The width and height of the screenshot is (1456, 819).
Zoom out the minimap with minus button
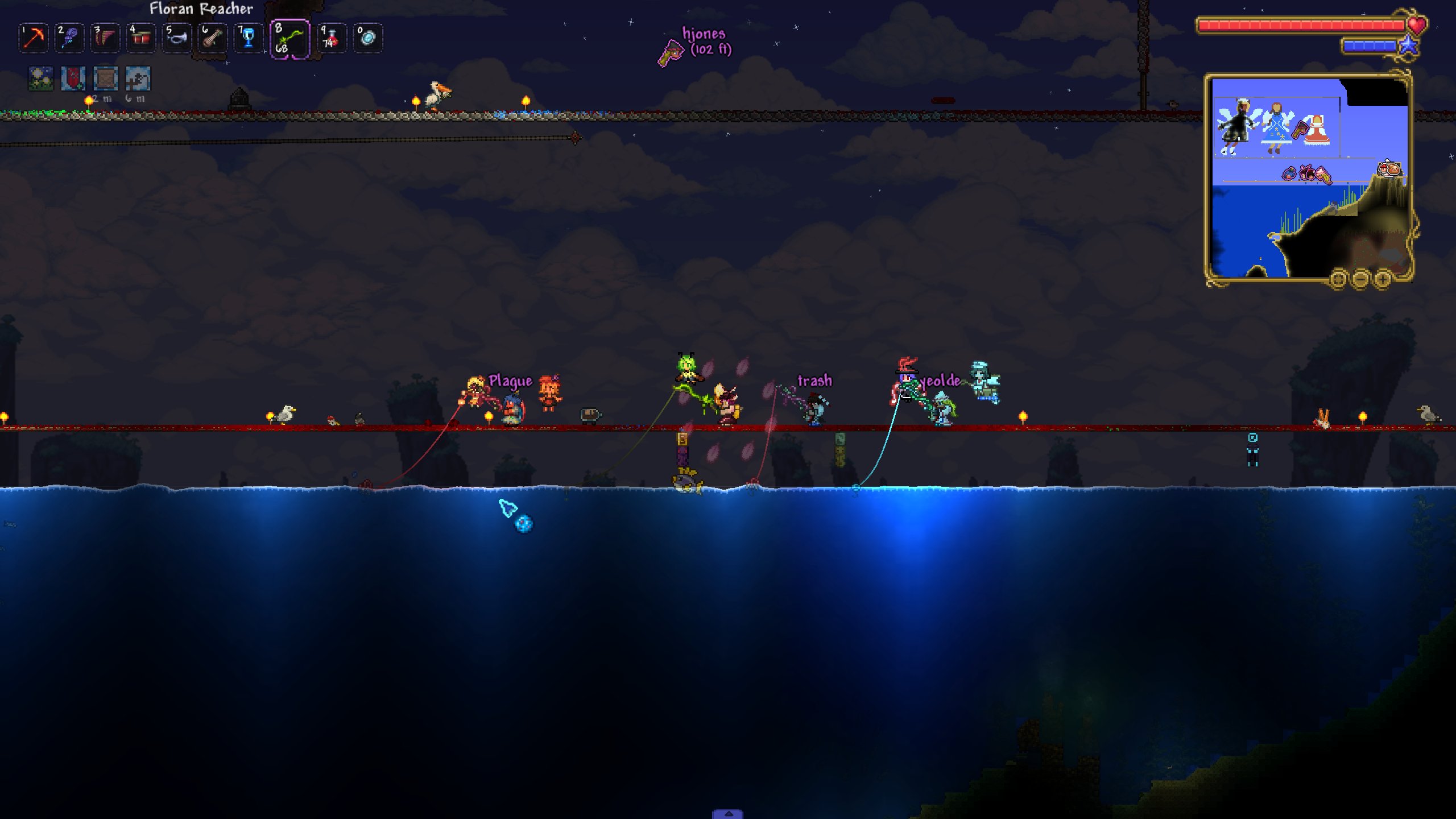coord(1360,279)
